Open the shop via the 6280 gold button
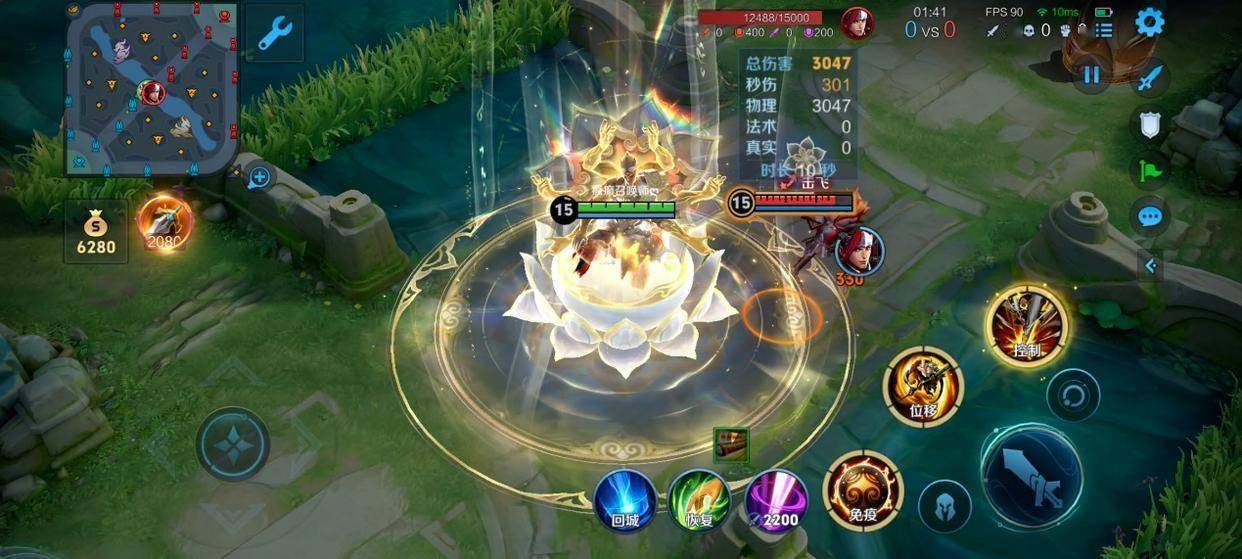Image resolution: width=1242 pixels, height=559 pixels. pos(96,232)
